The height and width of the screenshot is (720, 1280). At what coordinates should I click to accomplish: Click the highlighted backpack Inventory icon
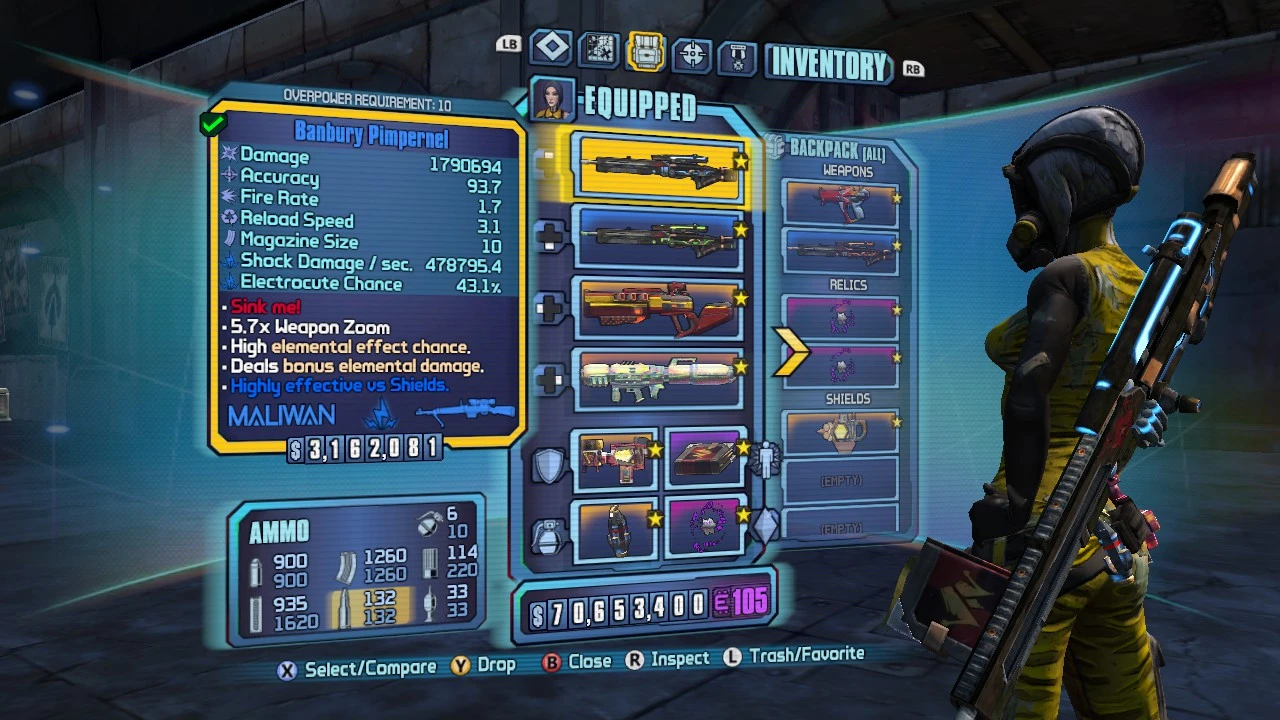pos(643,48)
